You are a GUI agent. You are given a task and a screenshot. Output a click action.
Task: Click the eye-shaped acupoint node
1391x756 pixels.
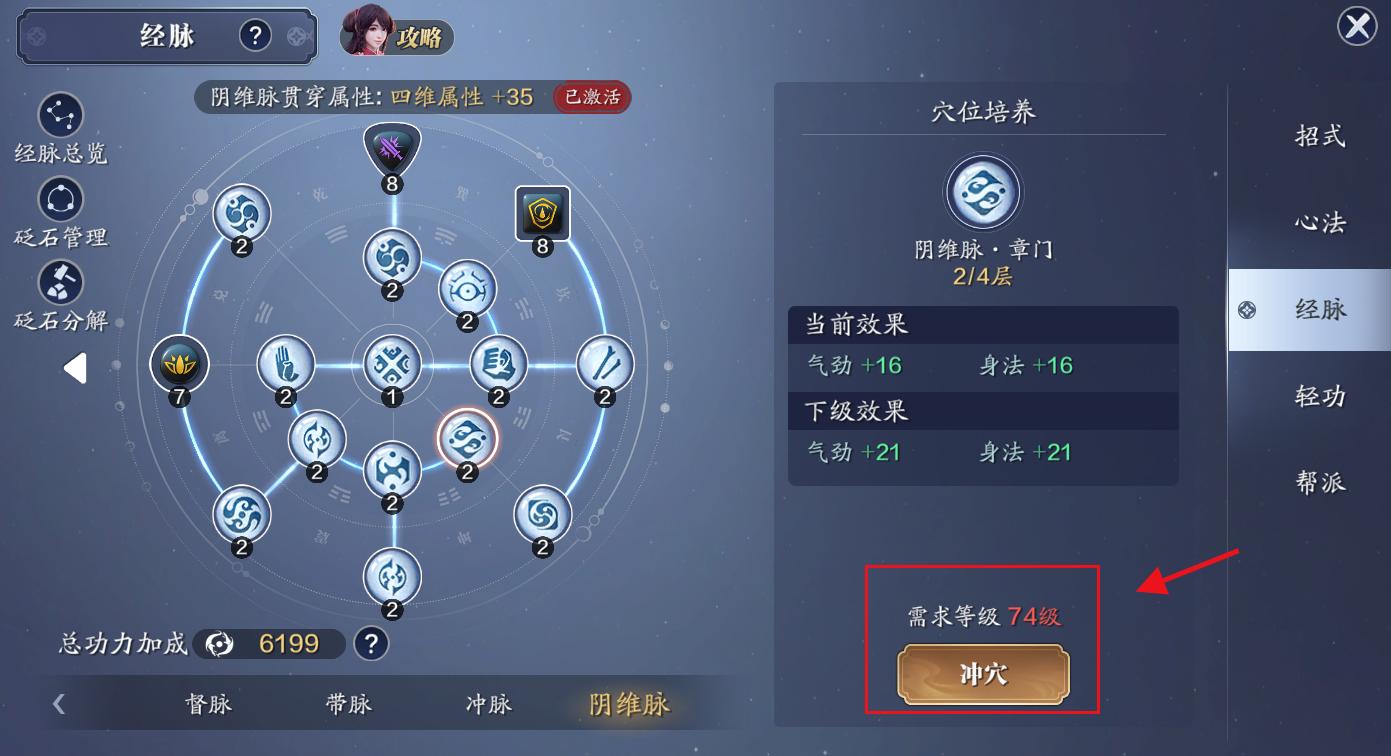pos(466,290)
